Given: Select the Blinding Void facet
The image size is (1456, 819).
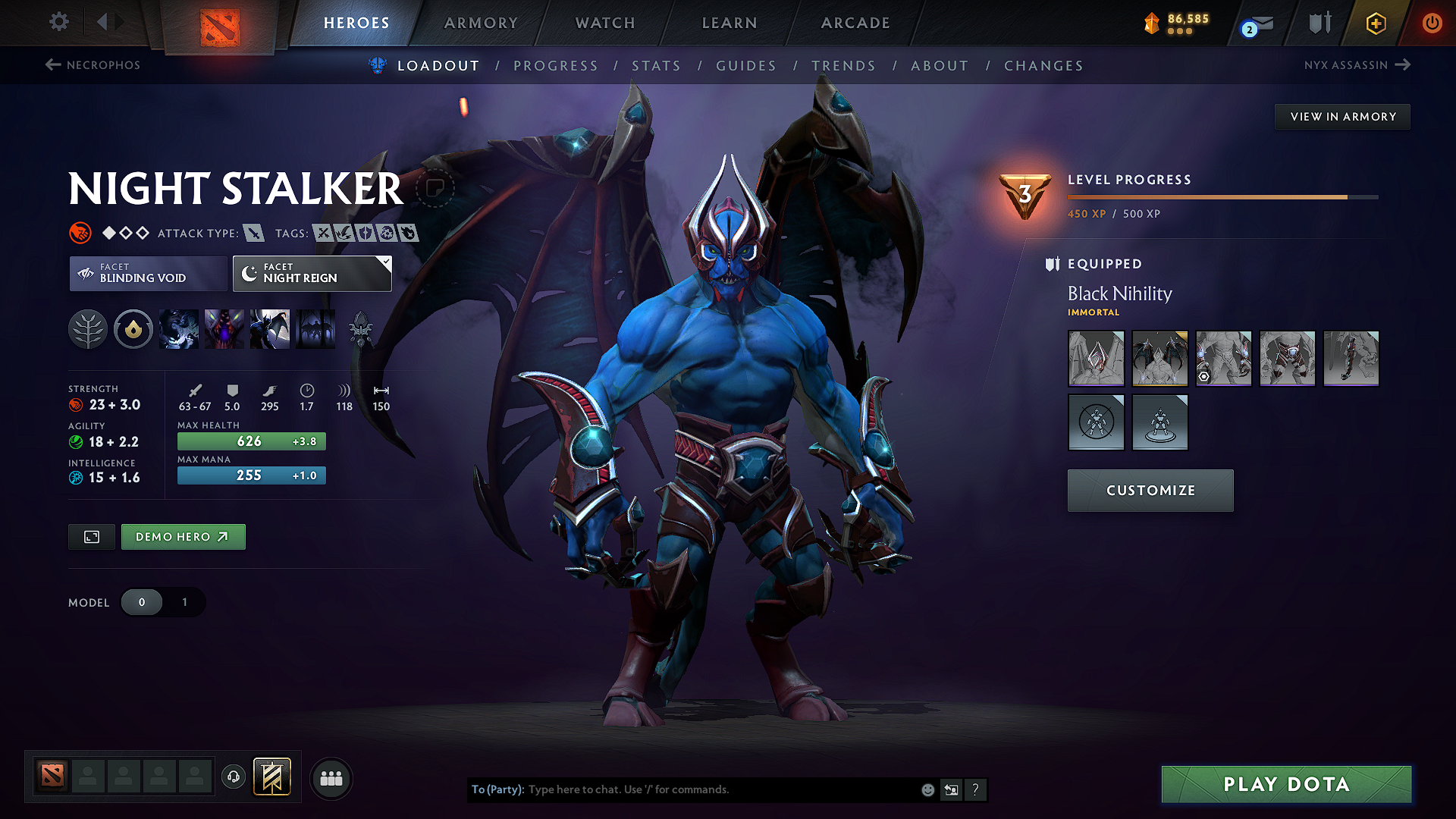Looking at the screenshot, I should (x=147, y=274).
